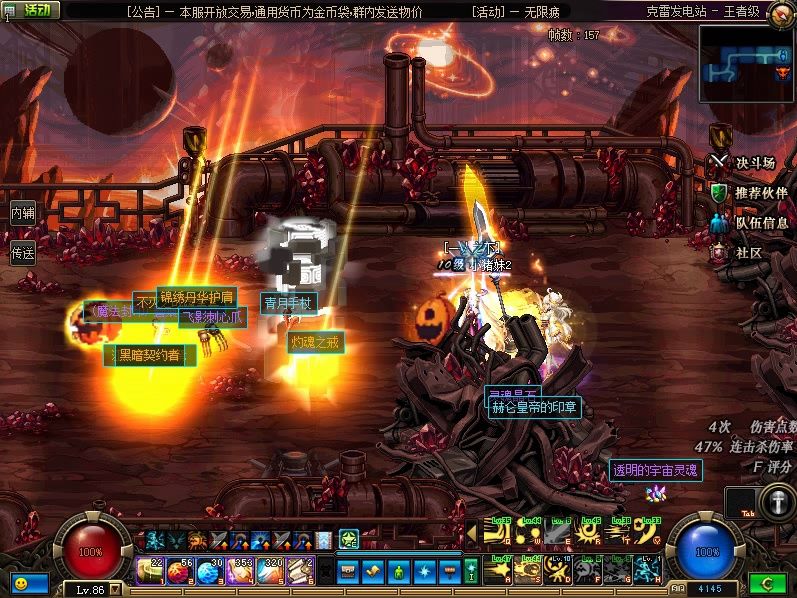Use the scroll item in slot 6
Image resolution: width=797 pixels, height=598 pixels.
click(x=301, y=570)
